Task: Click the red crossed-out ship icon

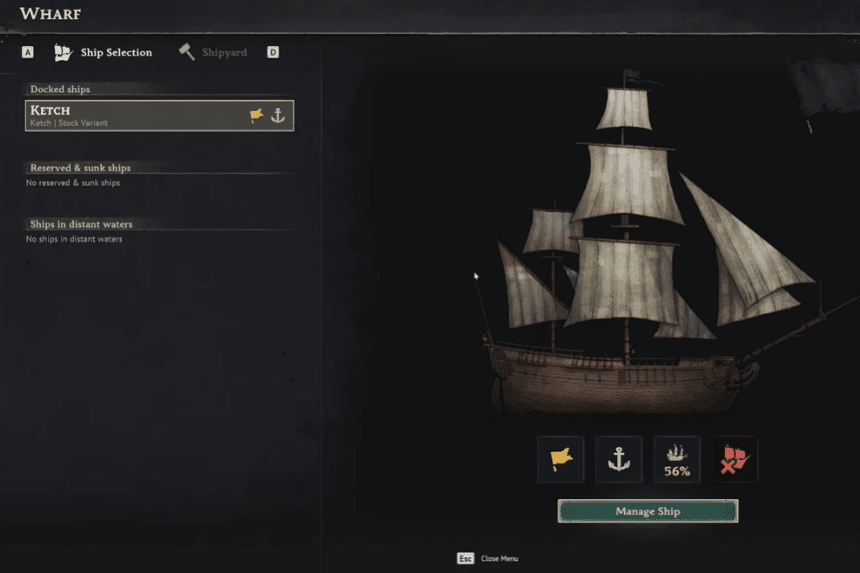Action: point(735,459)
